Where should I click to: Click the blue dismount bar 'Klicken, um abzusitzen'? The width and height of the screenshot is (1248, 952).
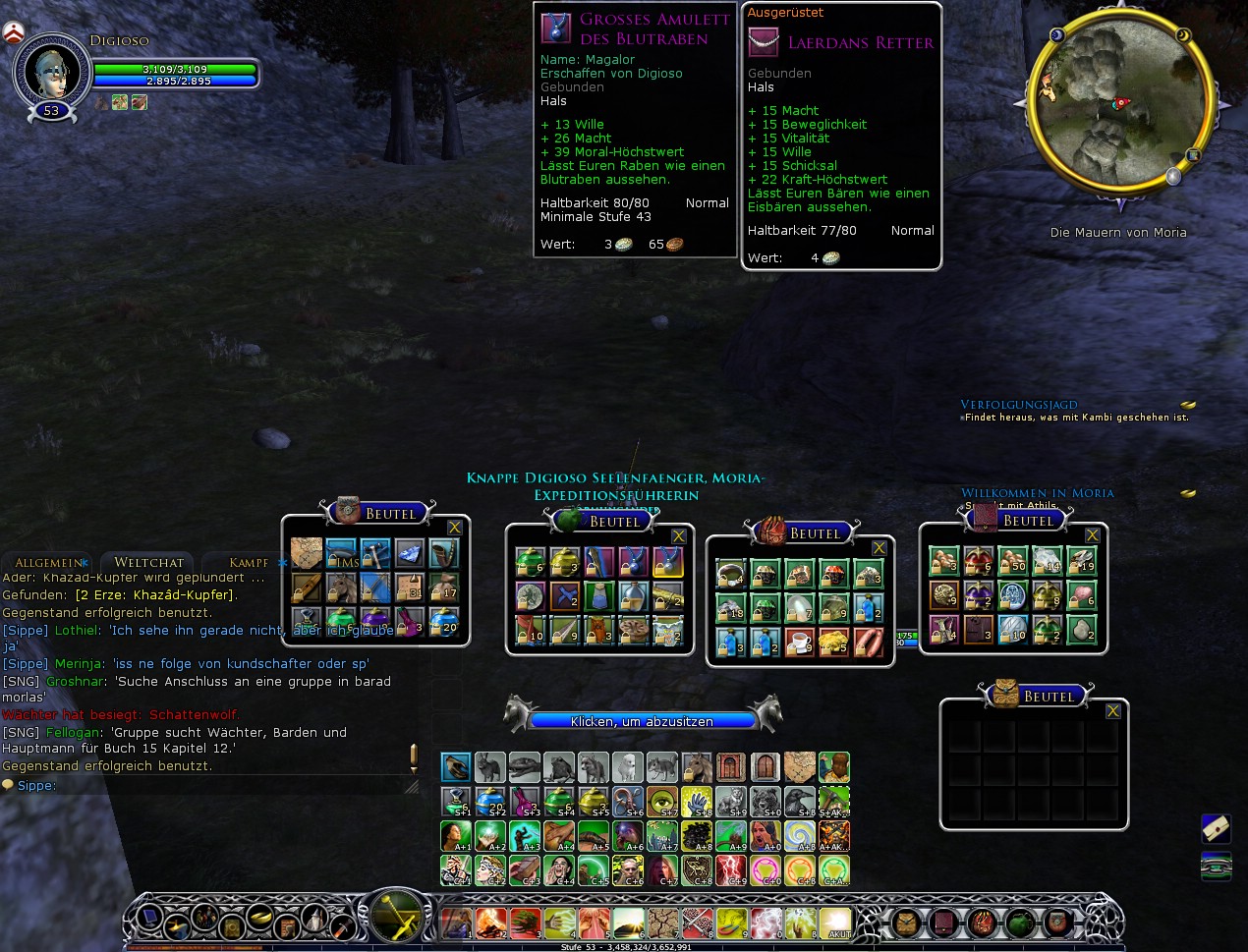[643, 721]
